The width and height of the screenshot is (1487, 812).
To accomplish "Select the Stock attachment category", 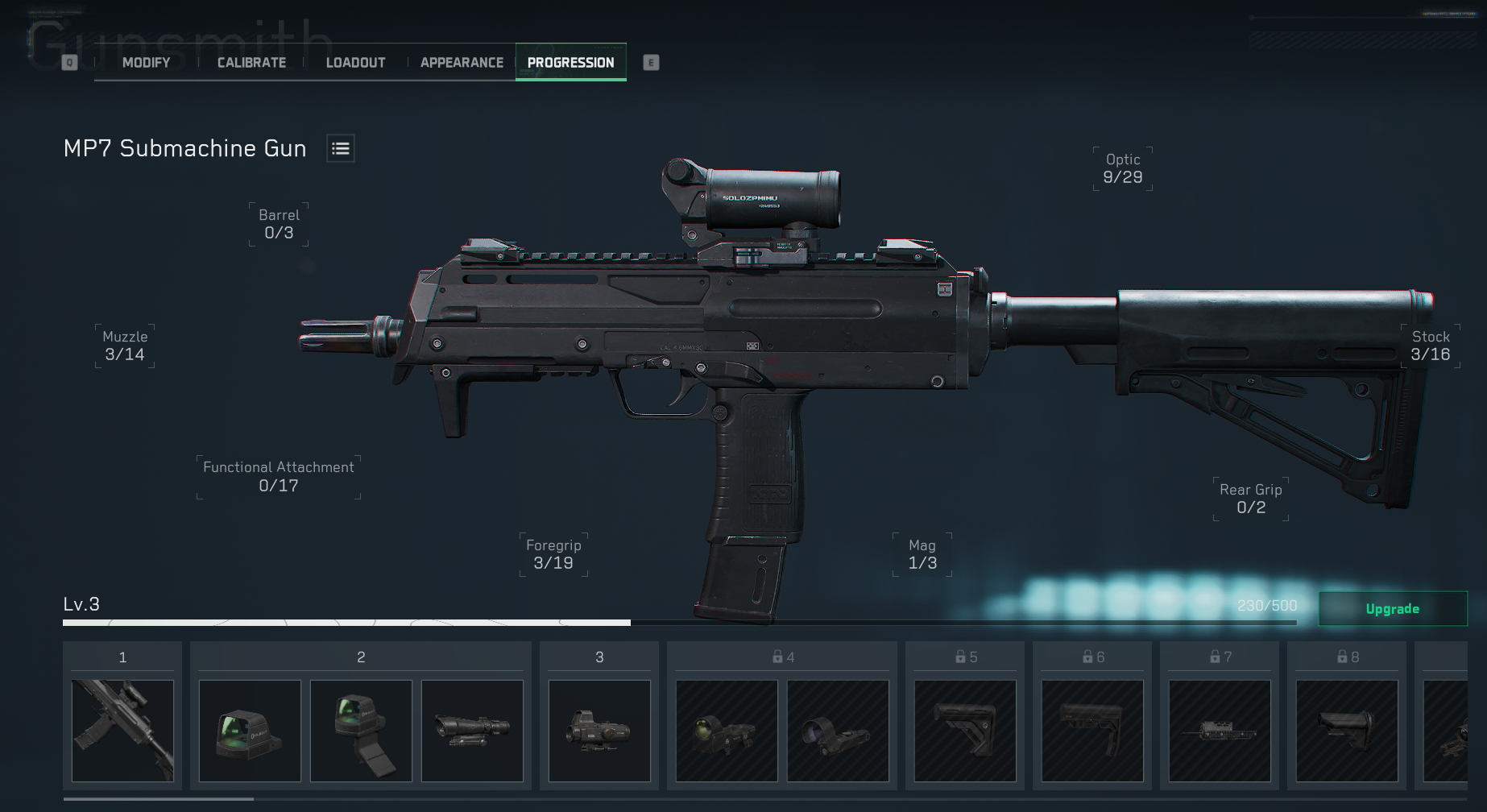I will 1430,346.
